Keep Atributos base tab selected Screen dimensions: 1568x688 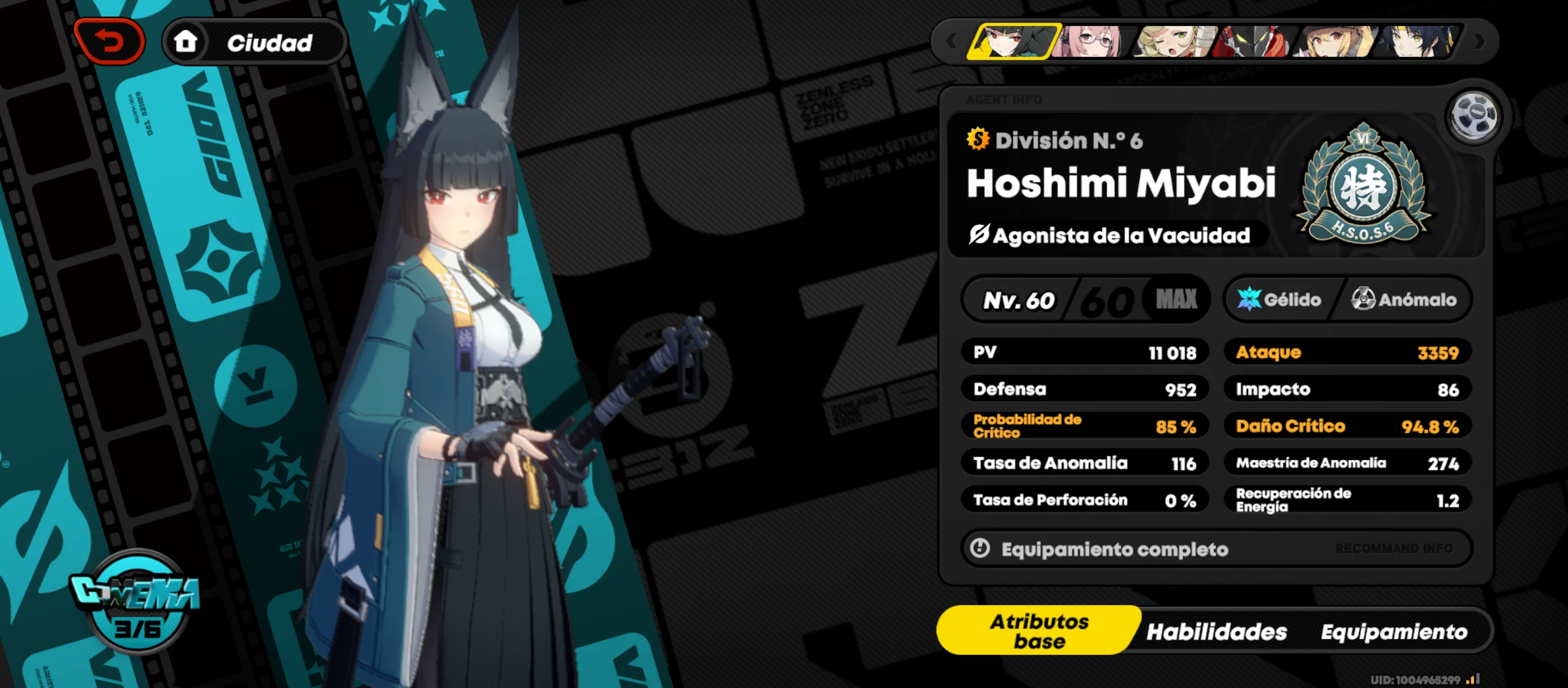[x=1039, y=630]
